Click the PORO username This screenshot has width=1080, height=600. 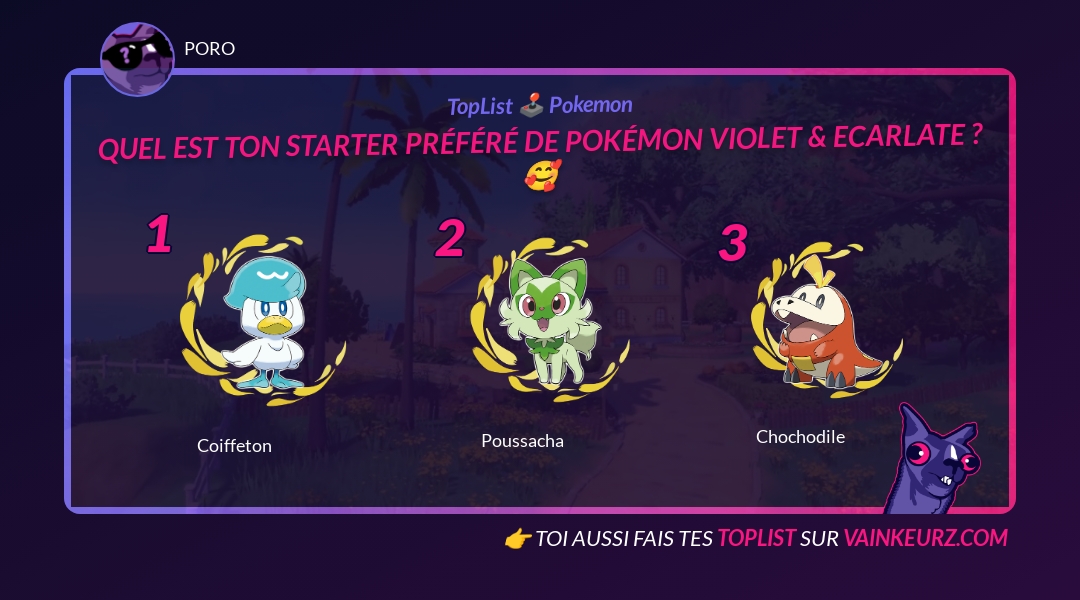(210, 48)
